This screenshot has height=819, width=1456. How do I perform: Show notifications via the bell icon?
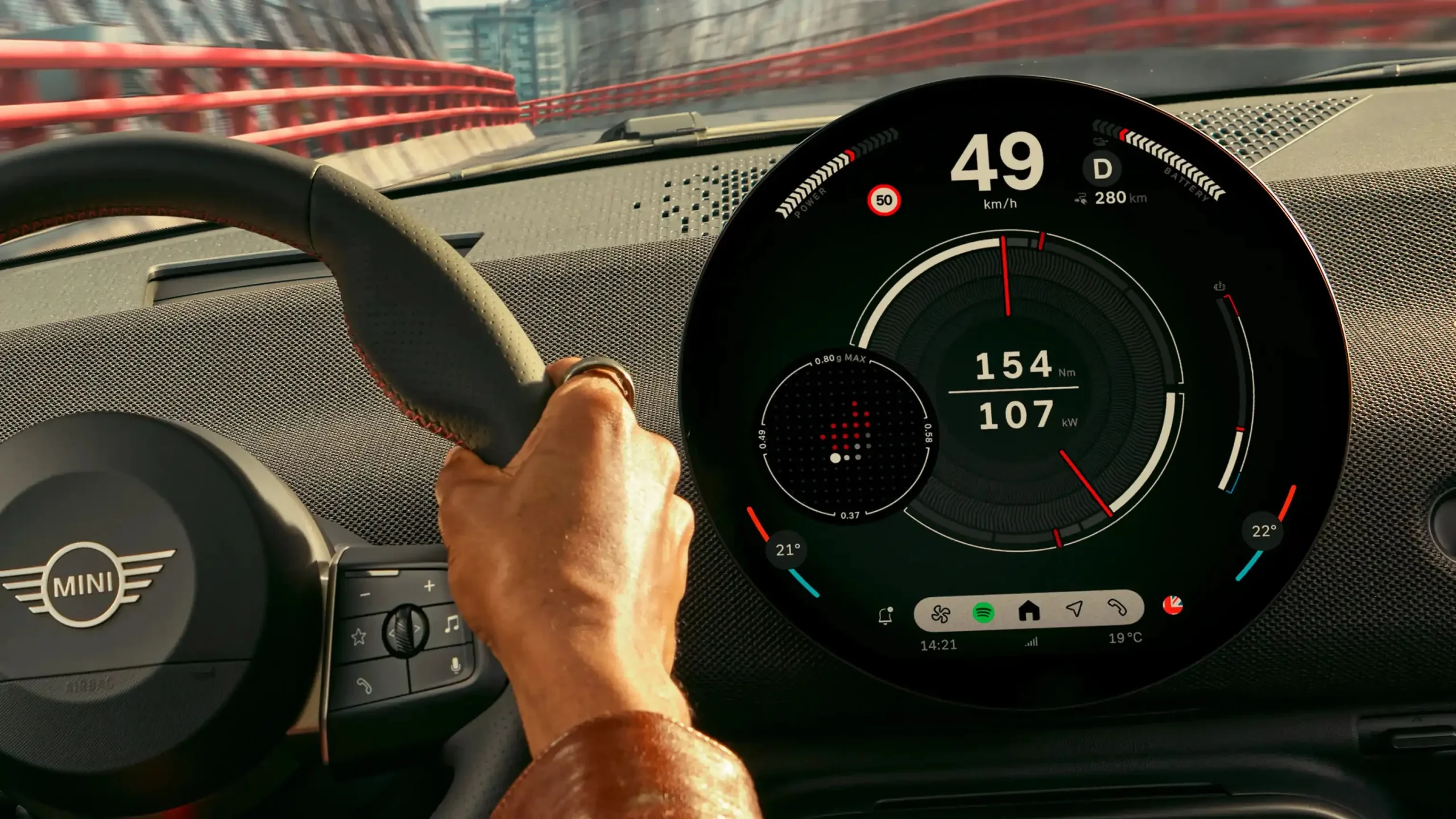click(x=886, y=616)
